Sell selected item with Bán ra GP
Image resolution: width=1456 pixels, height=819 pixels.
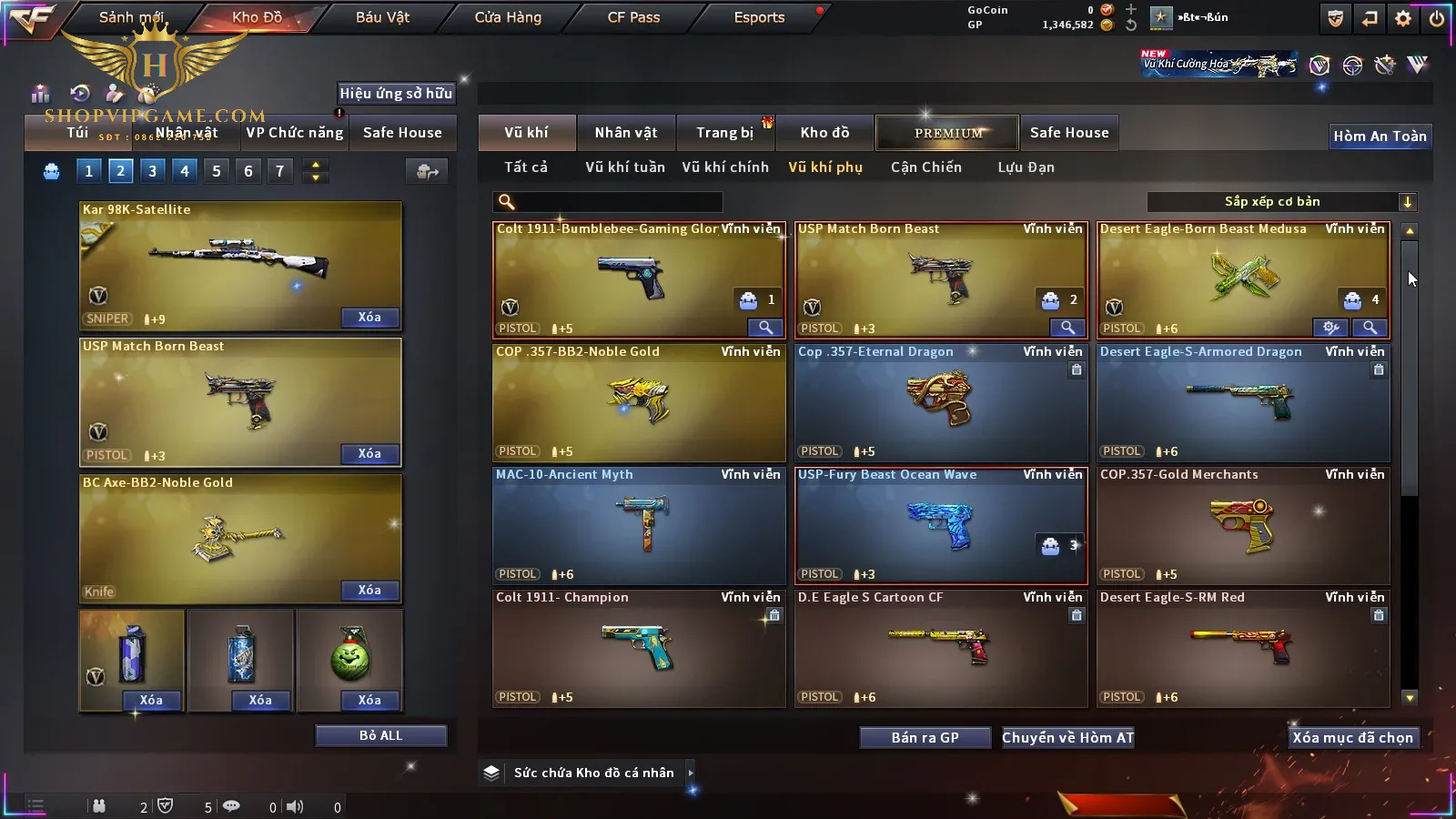[x=925, y=738]
